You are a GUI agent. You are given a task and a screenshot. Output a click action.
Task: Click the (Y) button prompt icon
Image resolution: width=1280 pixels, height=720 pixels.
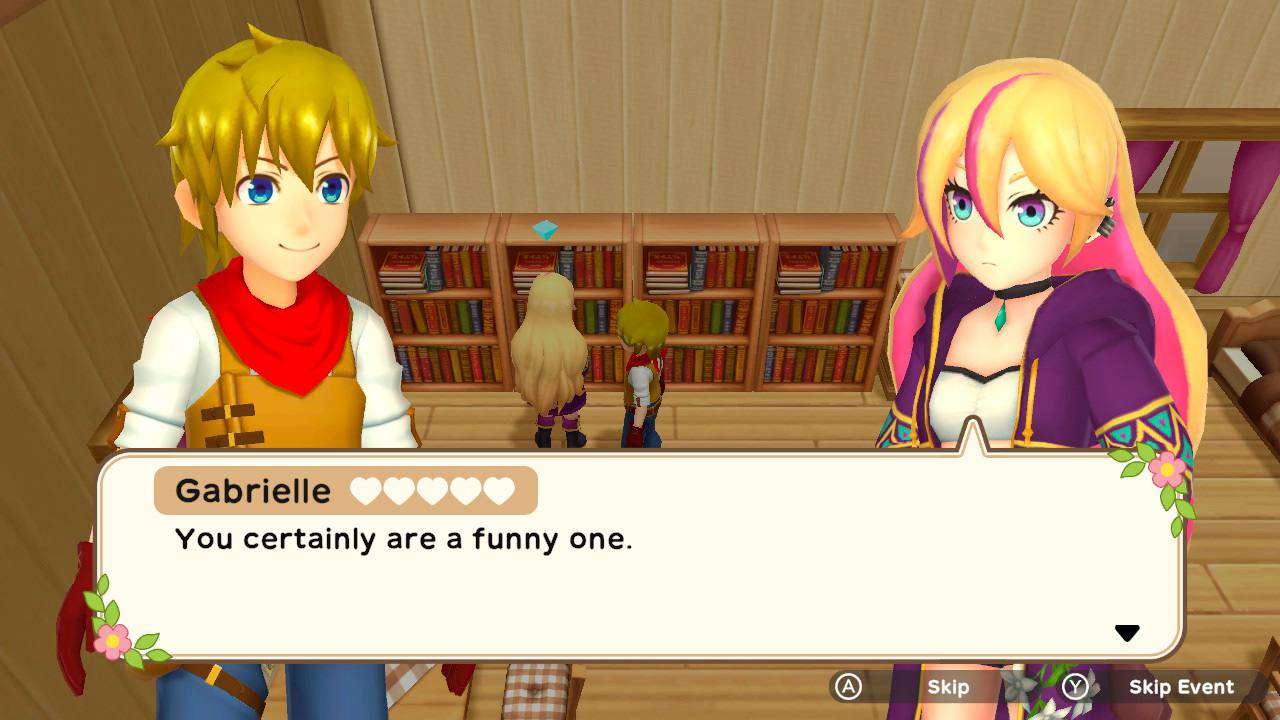click(x=1075, y=686)
